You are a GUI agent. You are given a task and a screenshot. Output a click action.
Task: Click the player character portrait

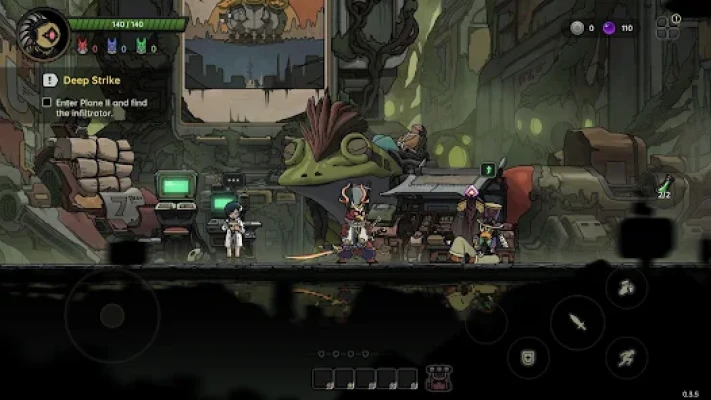tap(42, 33)
